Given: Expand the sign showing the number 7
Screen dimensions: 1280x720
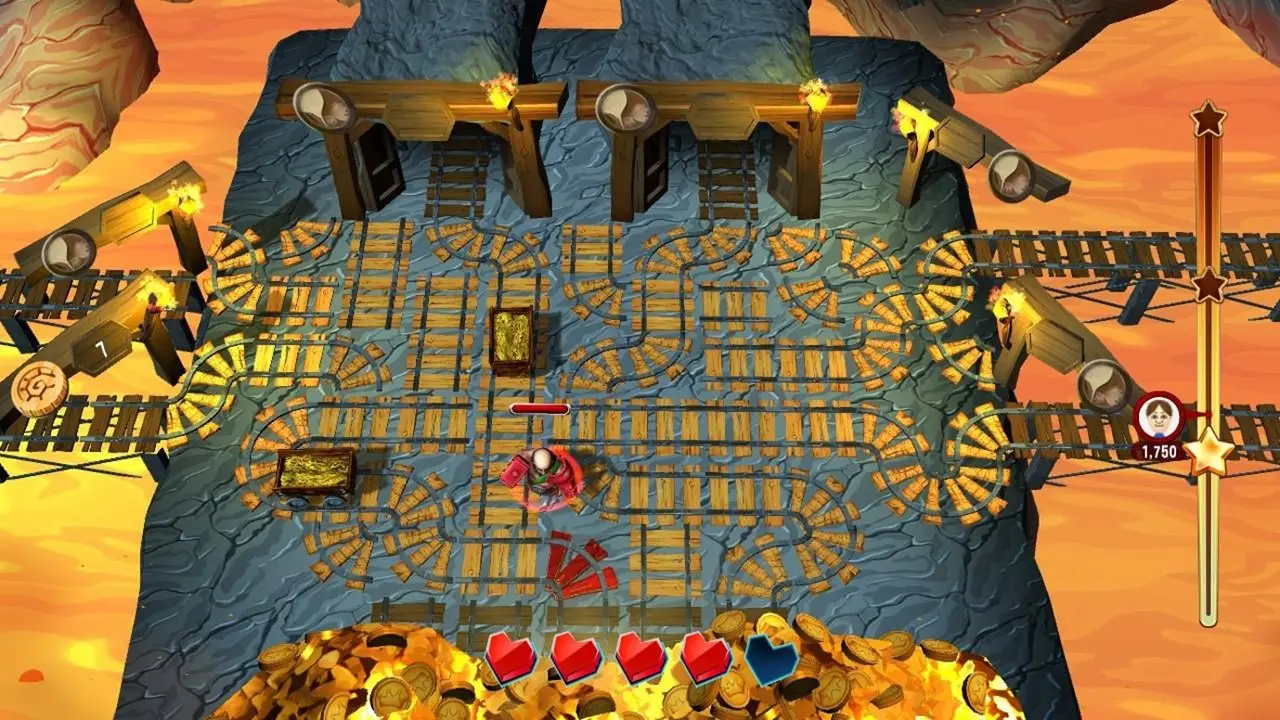Looking at the screenshot, I should pyautogui.click(x=99, y=349).
